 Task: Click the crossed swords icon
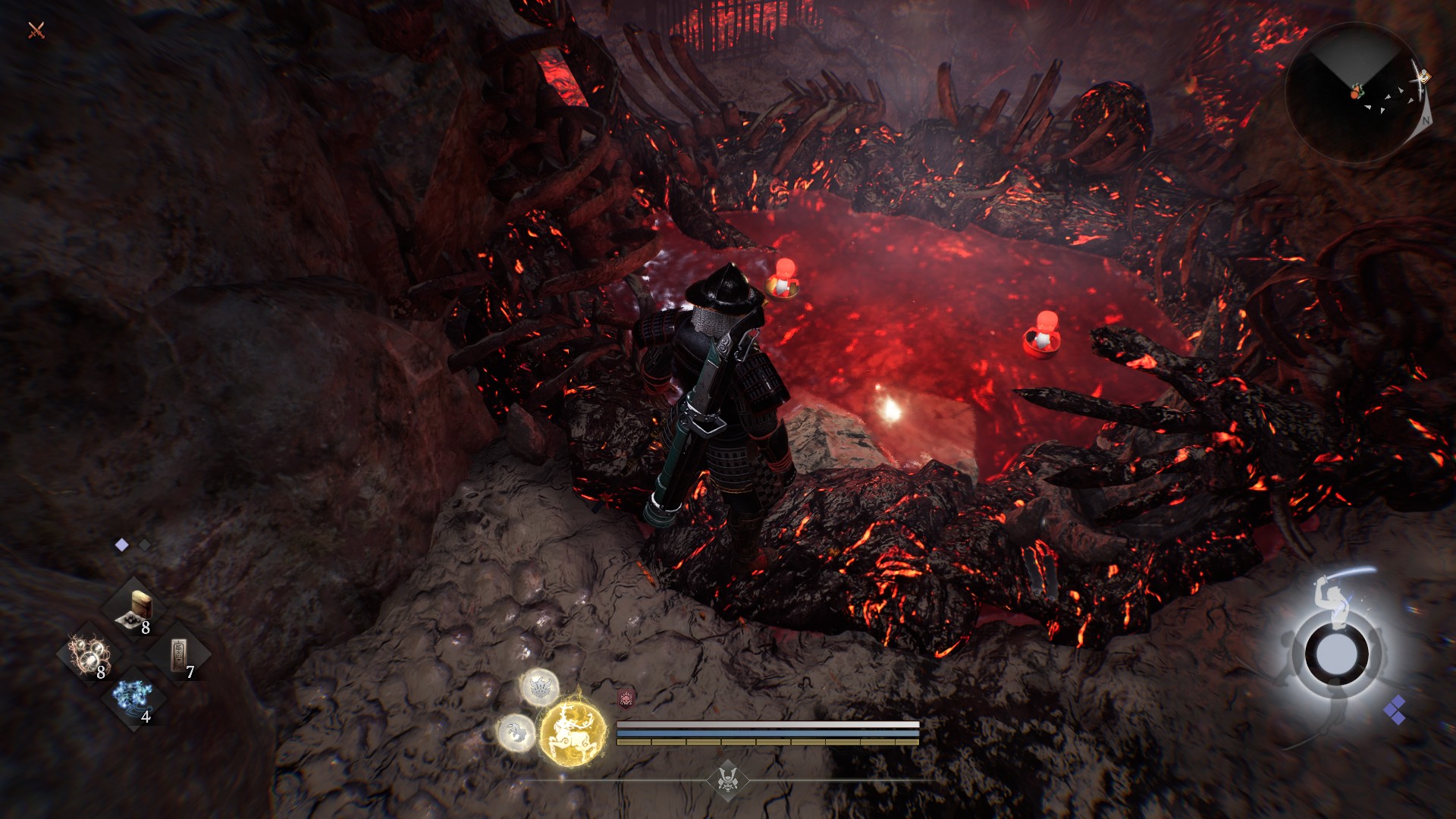click(x=36, y=30)
